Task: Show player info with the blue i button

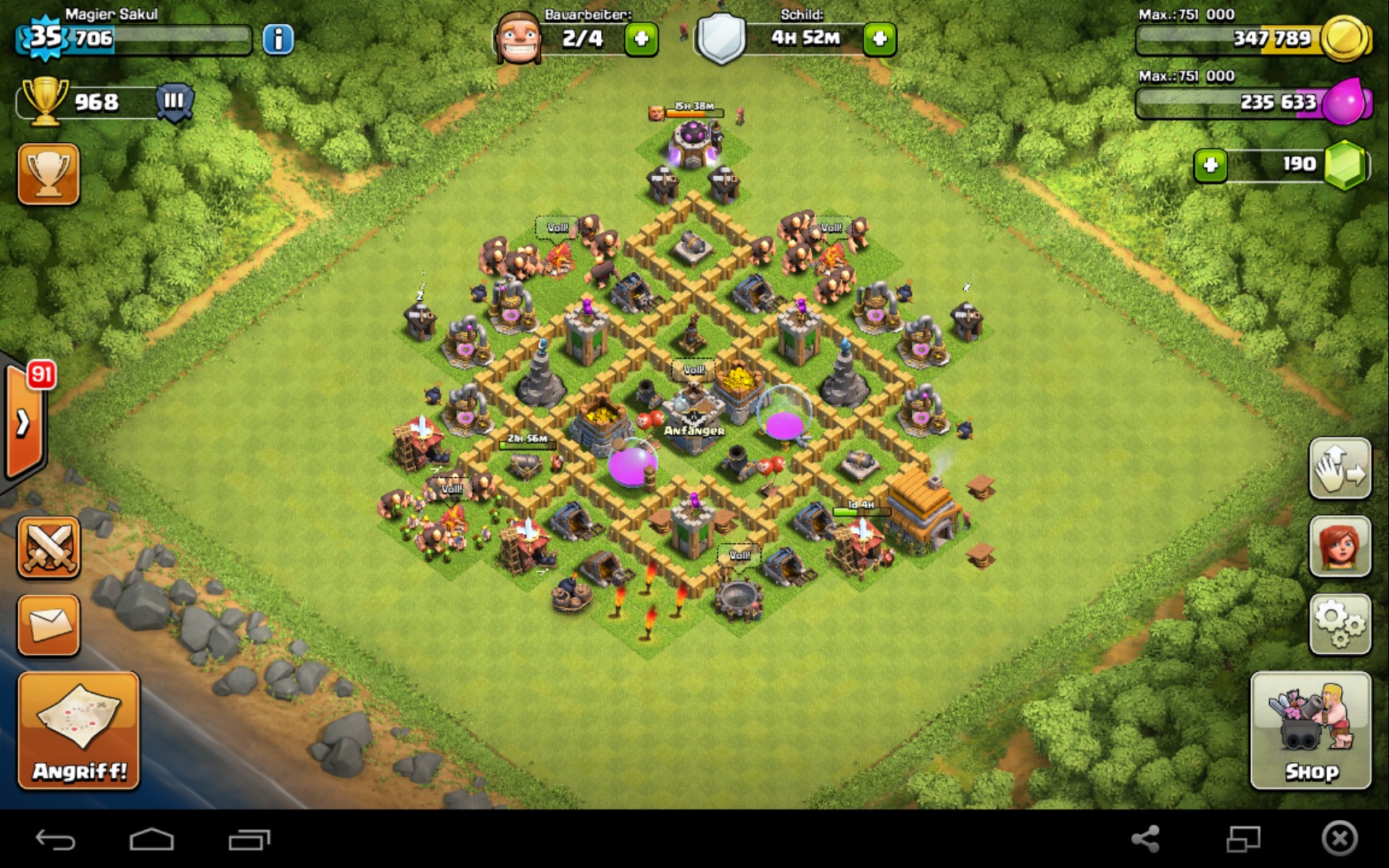Action: click(x=278, y=39)
